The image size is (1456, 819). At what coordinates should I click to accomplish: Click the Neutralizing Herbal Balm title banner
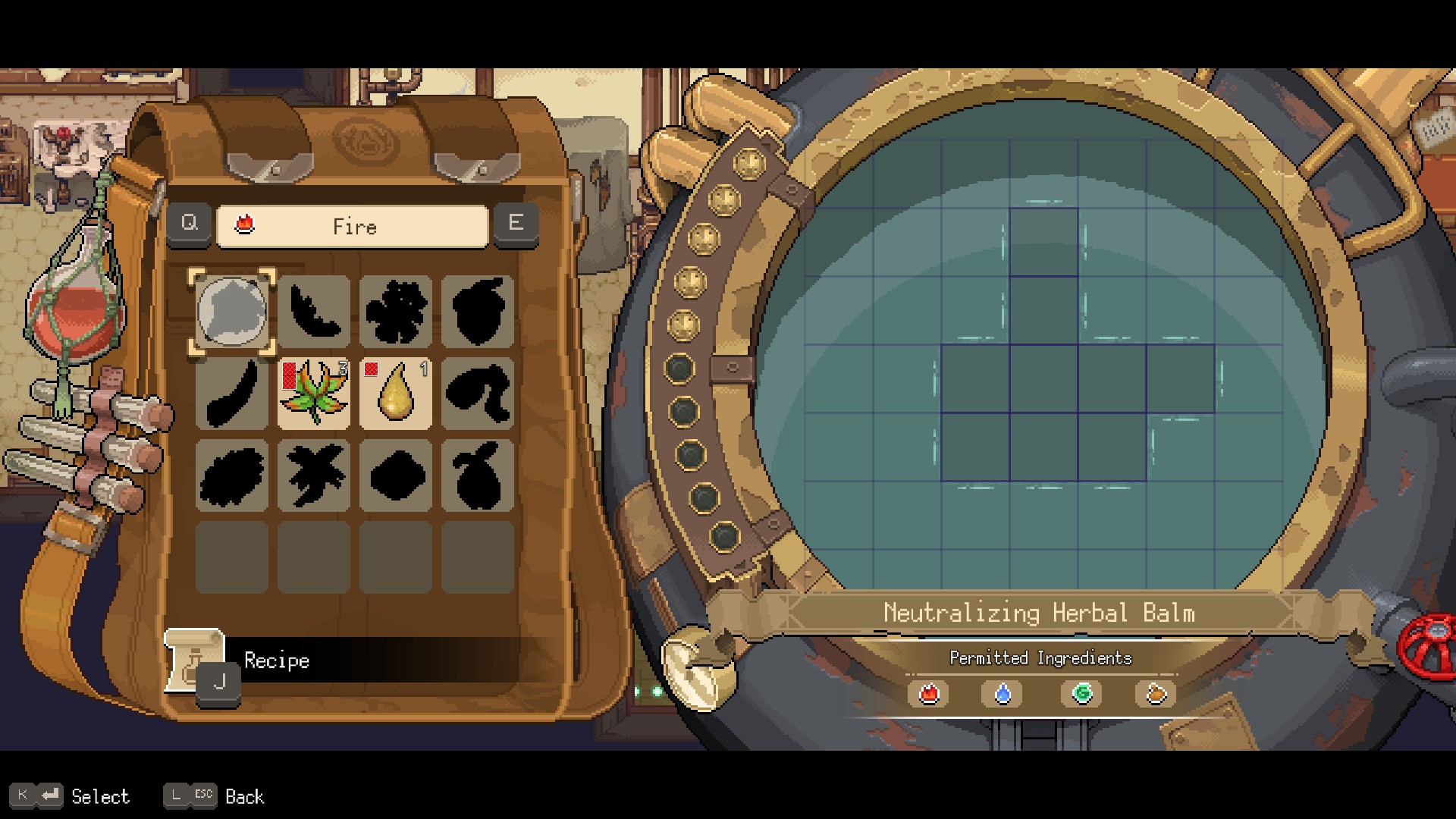(1039, 613)
